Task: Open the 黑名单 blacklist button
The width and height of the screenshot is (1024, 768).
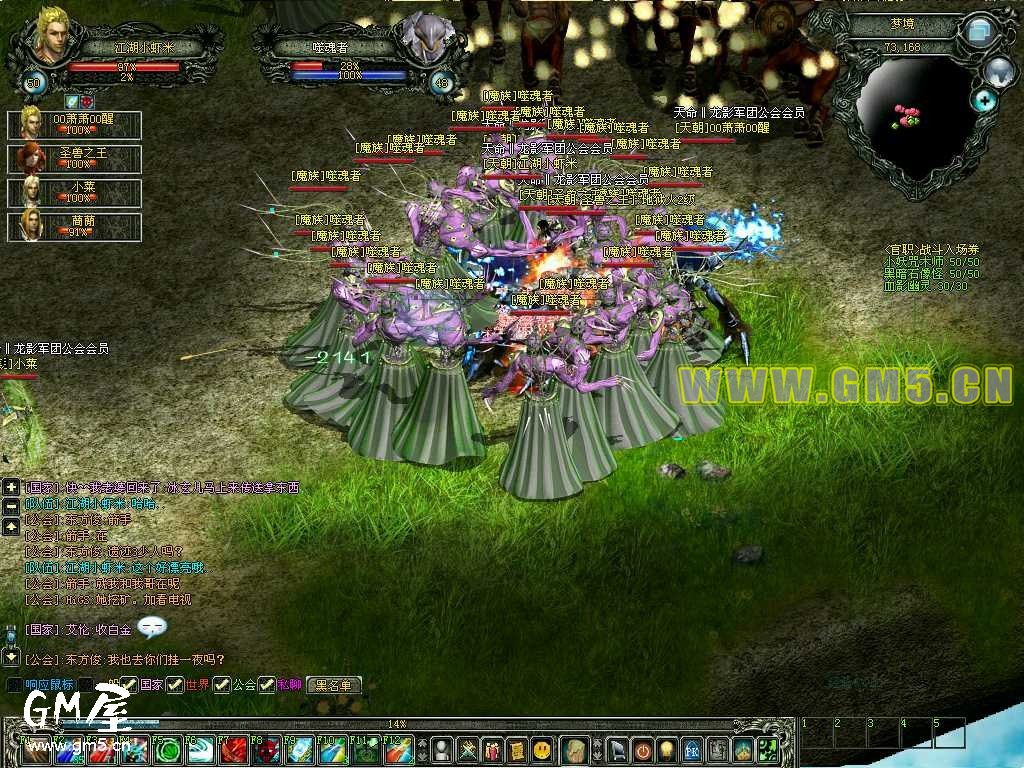Action: [334, 685]
